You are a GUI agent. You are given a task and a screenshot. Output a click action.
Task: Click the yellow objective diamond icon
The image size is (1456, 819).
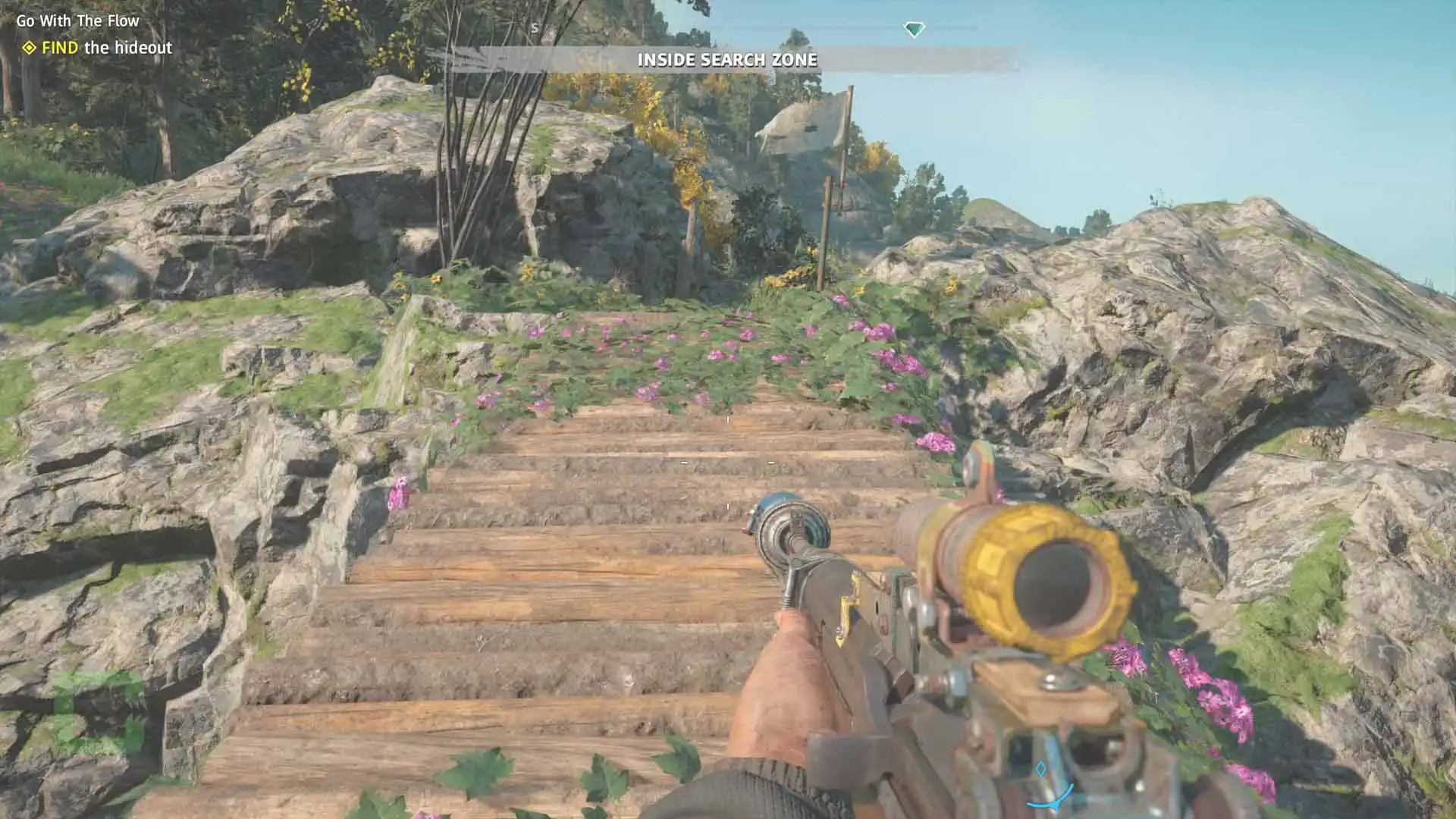click(29, 48)
